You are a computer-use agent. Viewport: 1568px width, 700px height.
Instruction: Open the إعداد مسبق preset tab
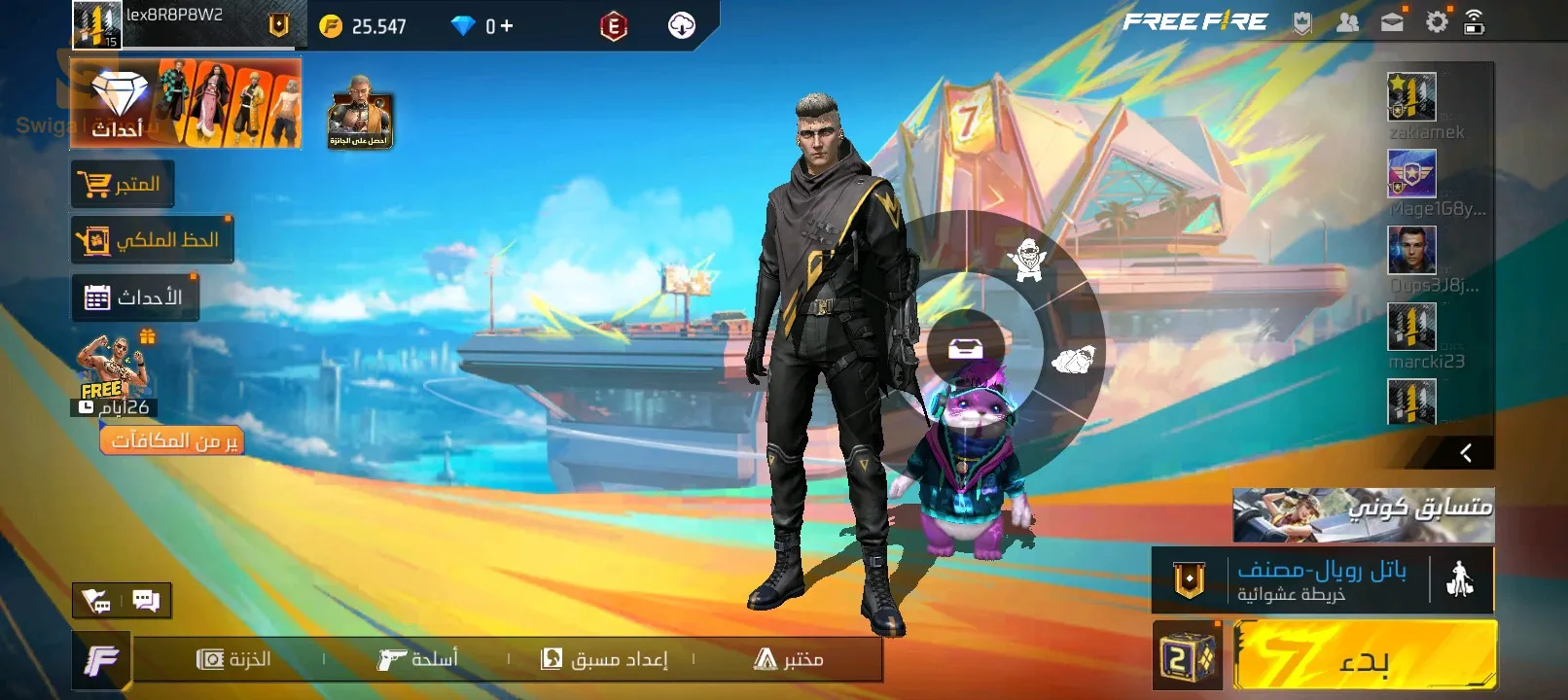click(x=604, y=659)
